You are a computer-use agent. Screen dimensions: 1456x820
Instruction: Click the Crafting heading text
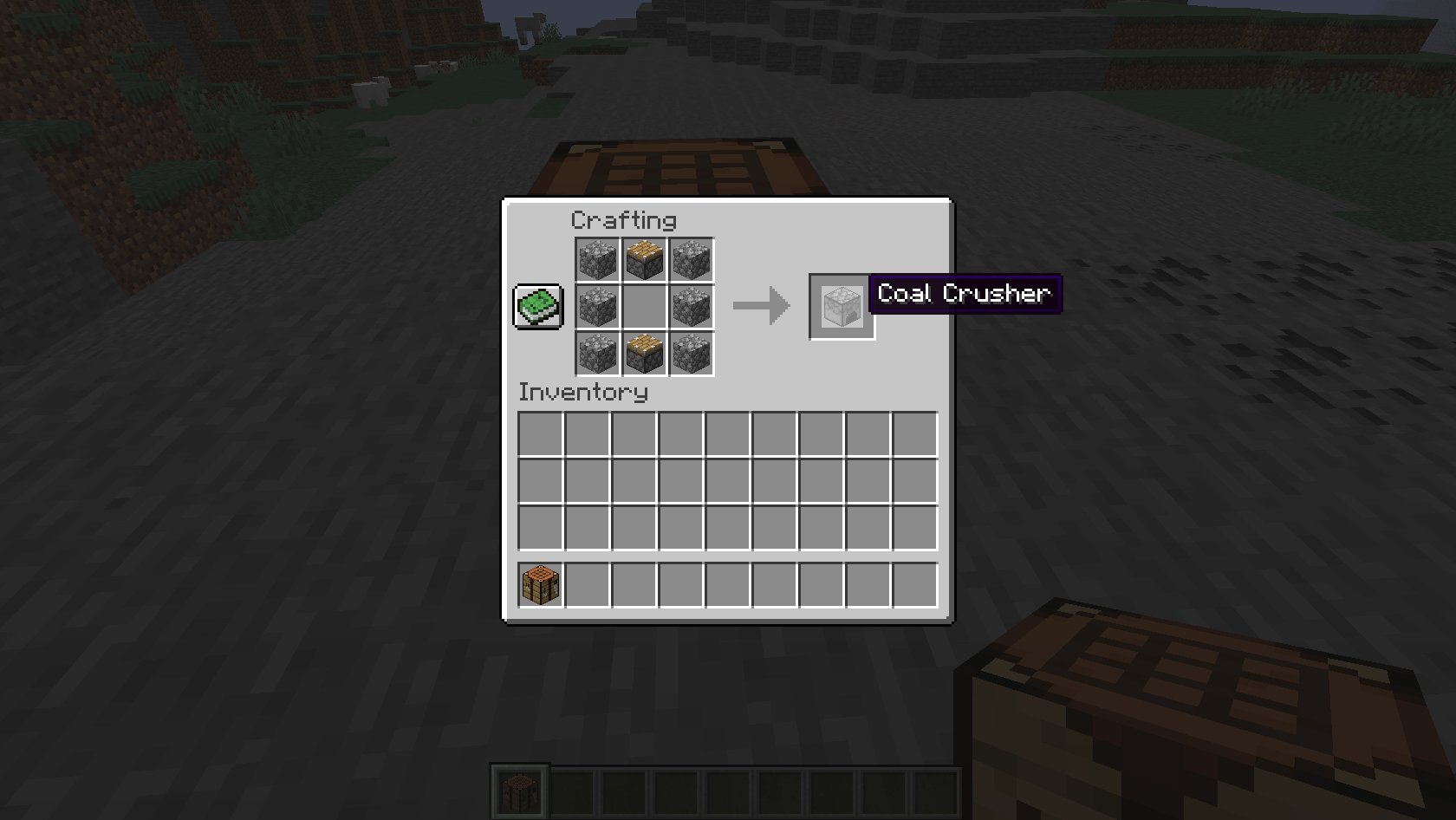(x=623, y=220)
